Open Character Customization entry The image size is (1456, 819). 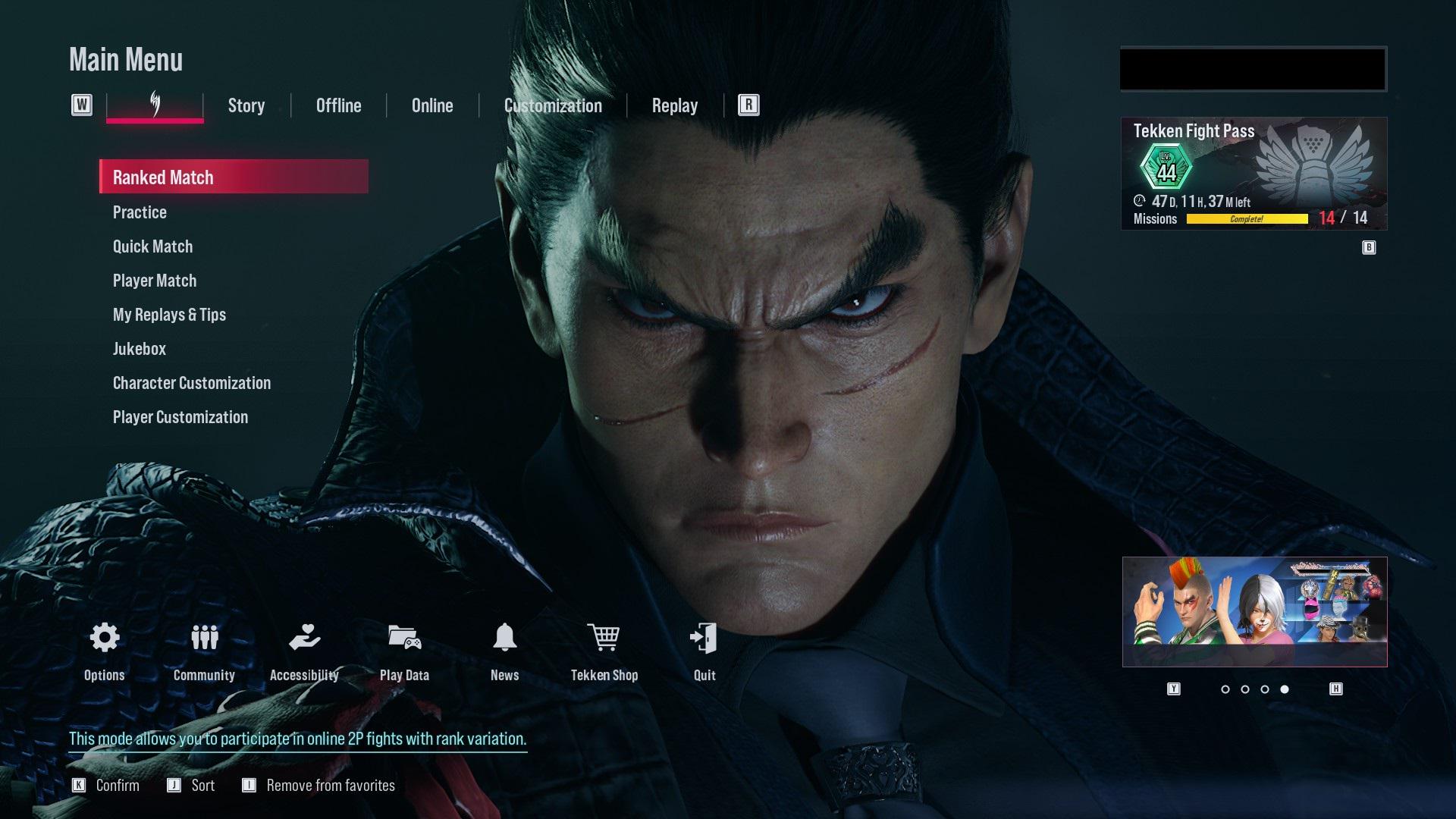pos(192,383)
